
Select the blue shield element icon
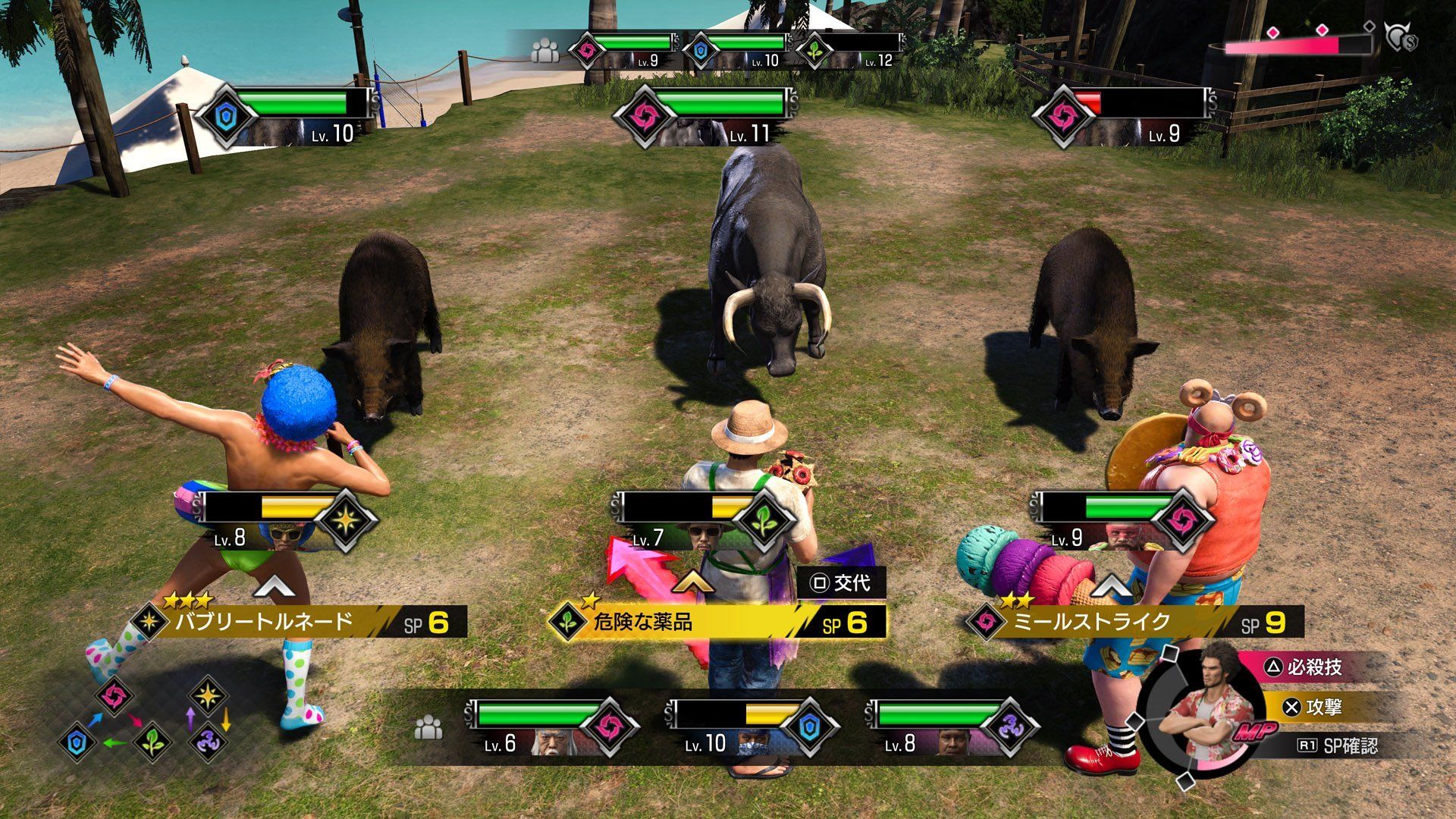[77, 742]
